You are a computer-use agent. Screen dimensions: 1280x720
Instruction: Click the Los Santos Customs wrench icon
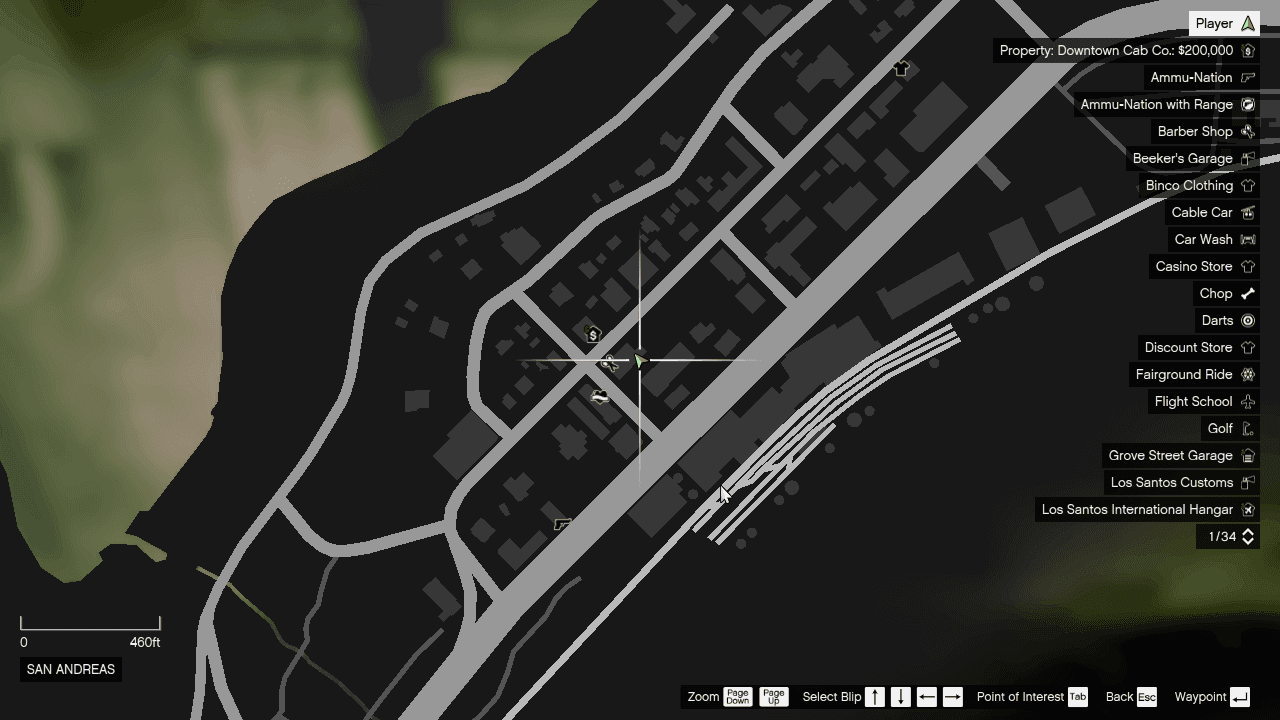[1247, 482]
